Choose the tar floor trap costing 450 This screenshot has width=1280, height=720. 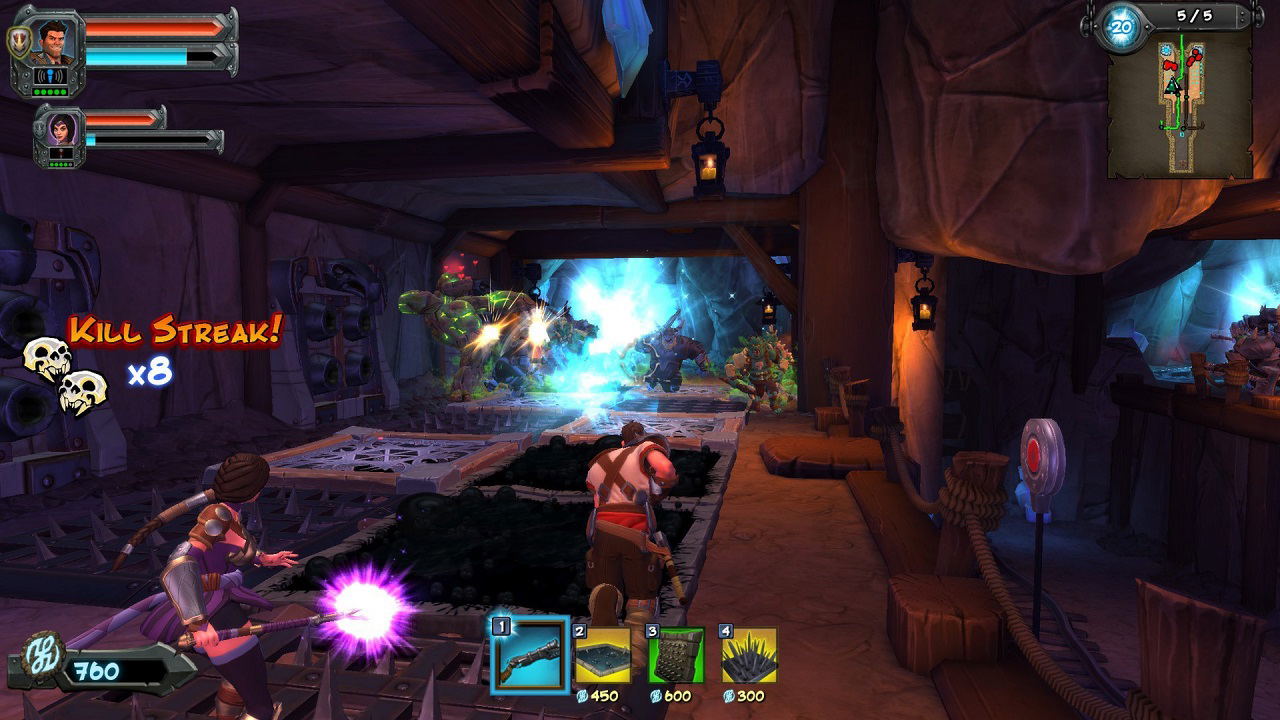pyautogui.click(x=603, y=655)
